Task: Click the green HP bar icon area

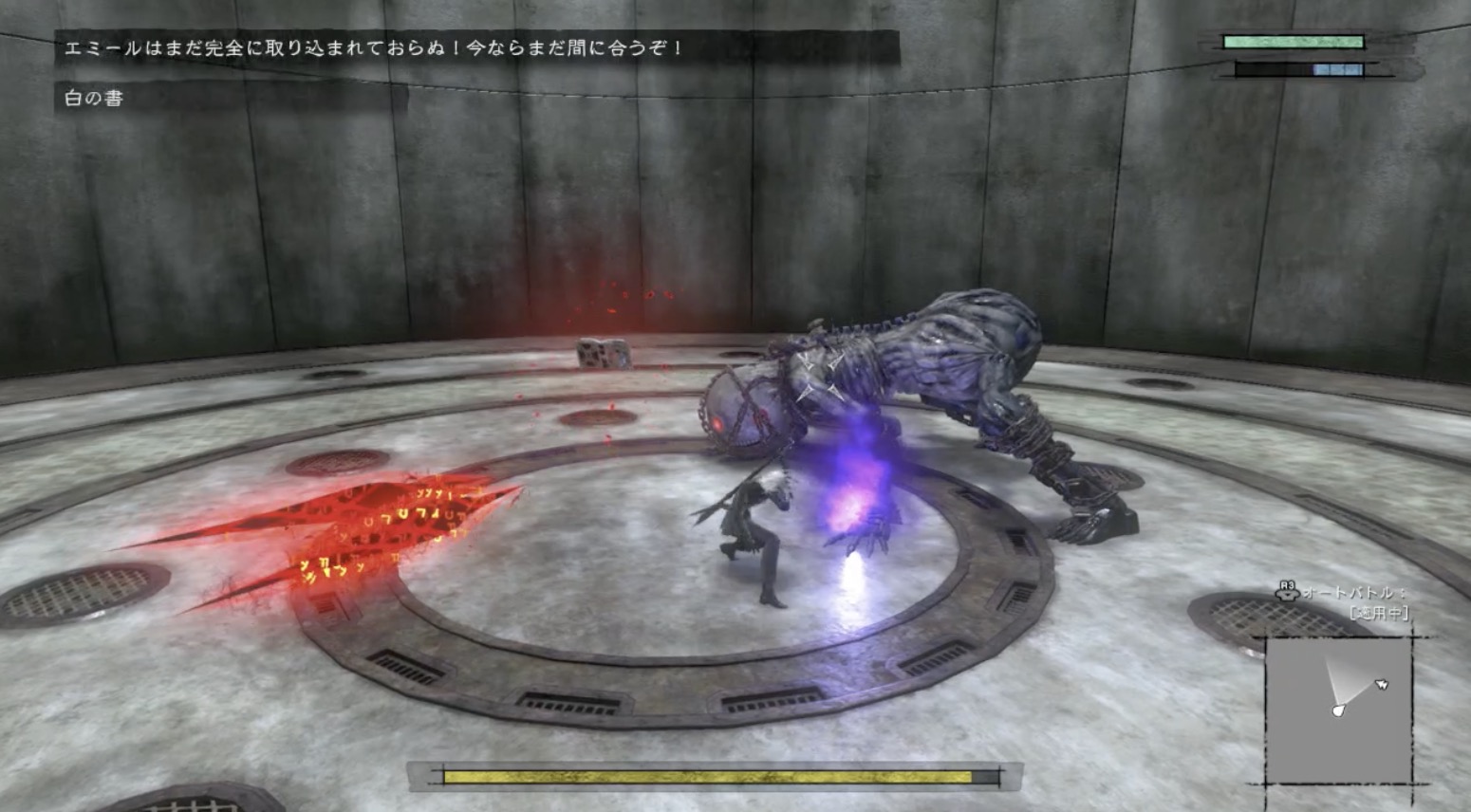Action: [x=1294, y=42]
